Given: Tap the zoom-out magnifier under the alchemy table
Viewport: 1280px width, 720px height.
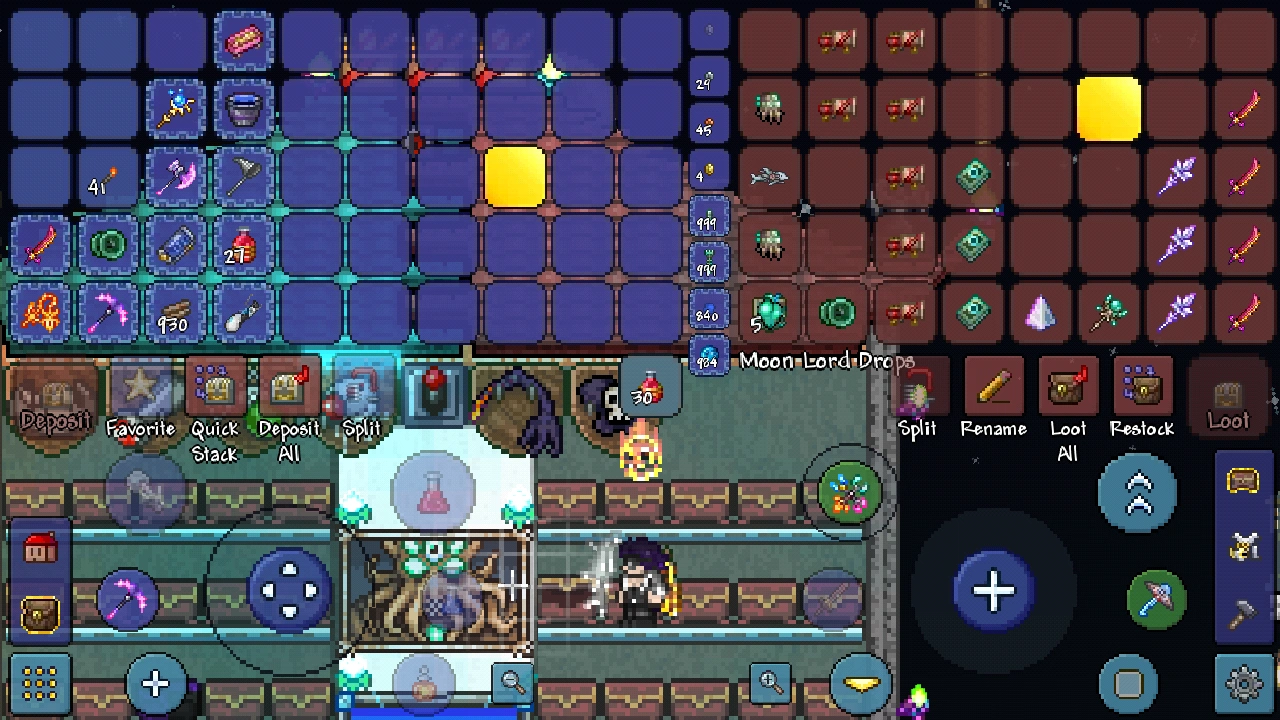Looking at the screenshot, I should [x=510, y=684].
